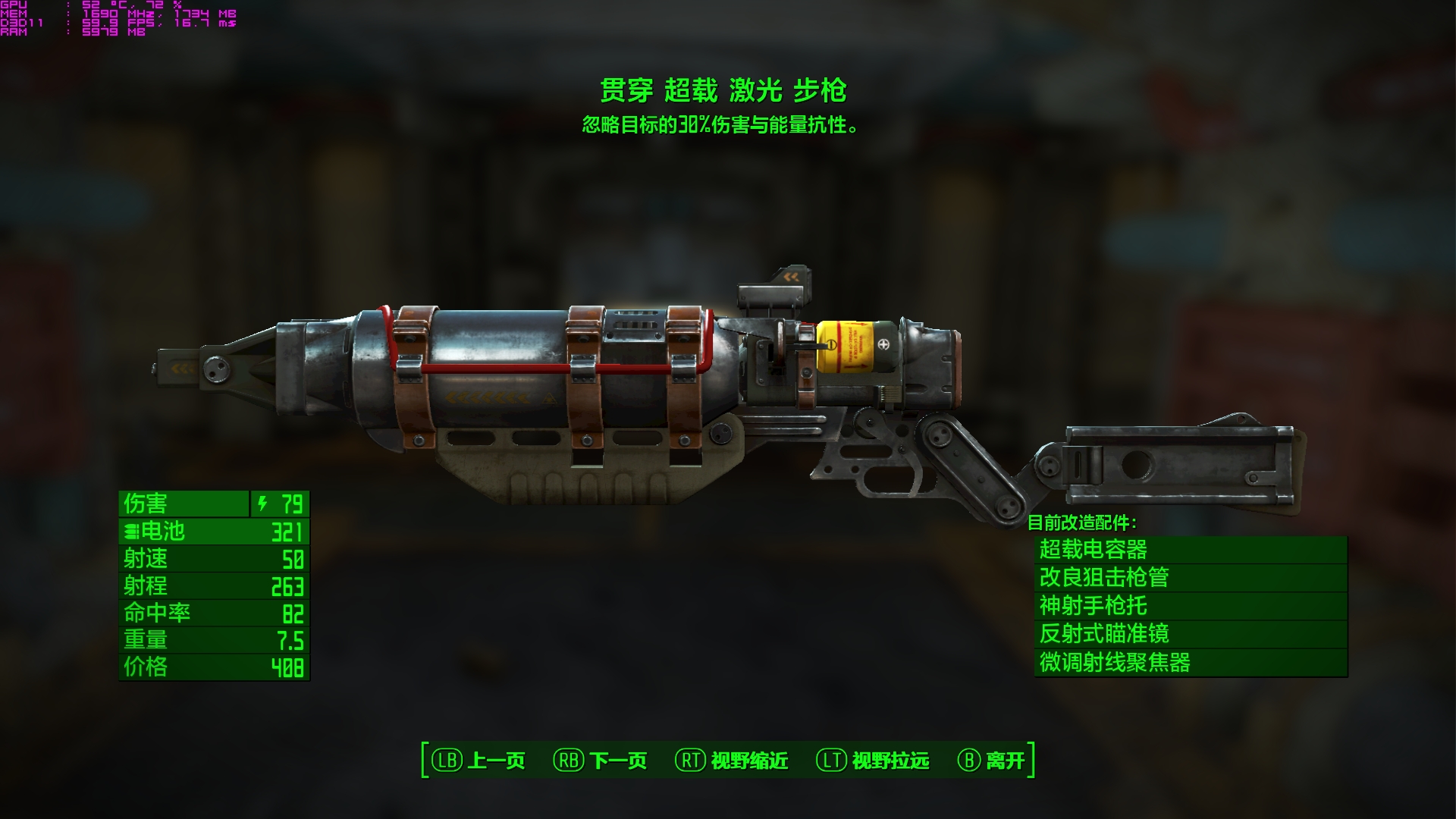The height and width of the screenshot is (819, 1456).
Task: Exit the inspect view via 离开
Action: (x=992, y=760)
